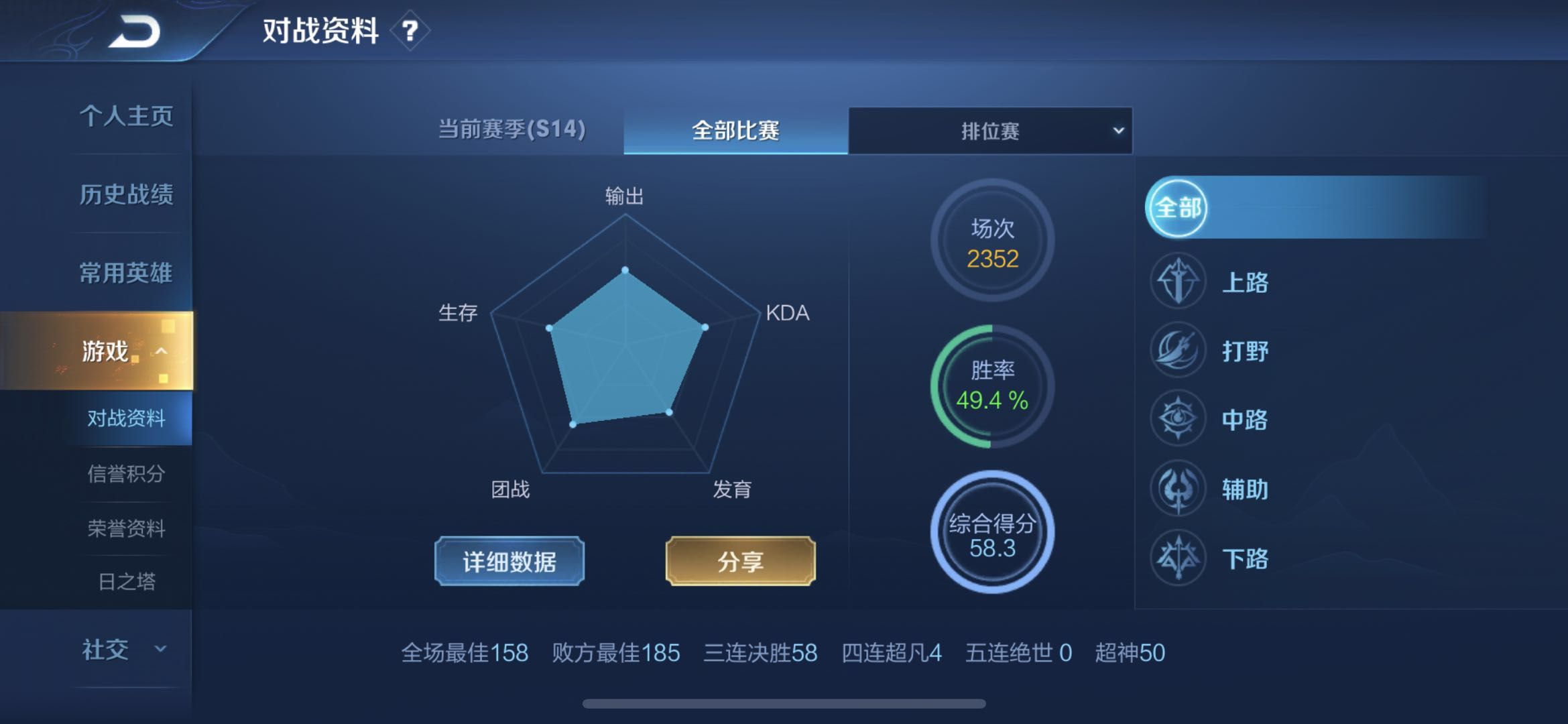
Task: Open help via the question mark icon
Action: (x=410, y=29)
